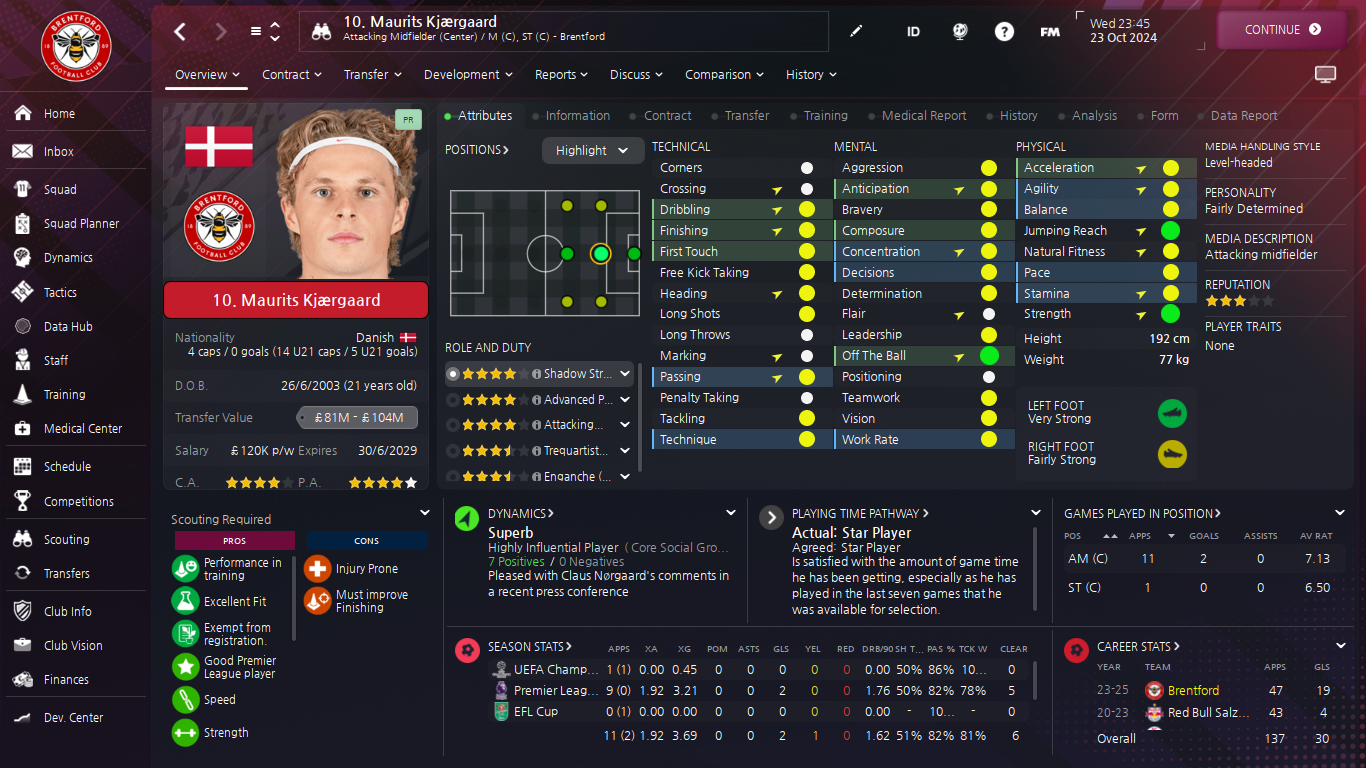Open Brentford in career stats
The width and height of the screenshot is (1366, 768).
point(1193,690)
